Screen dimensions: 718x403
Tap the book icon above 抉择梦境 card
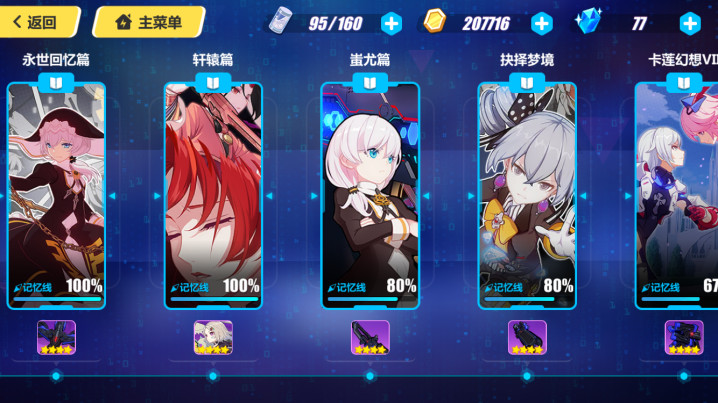point(527,82)
